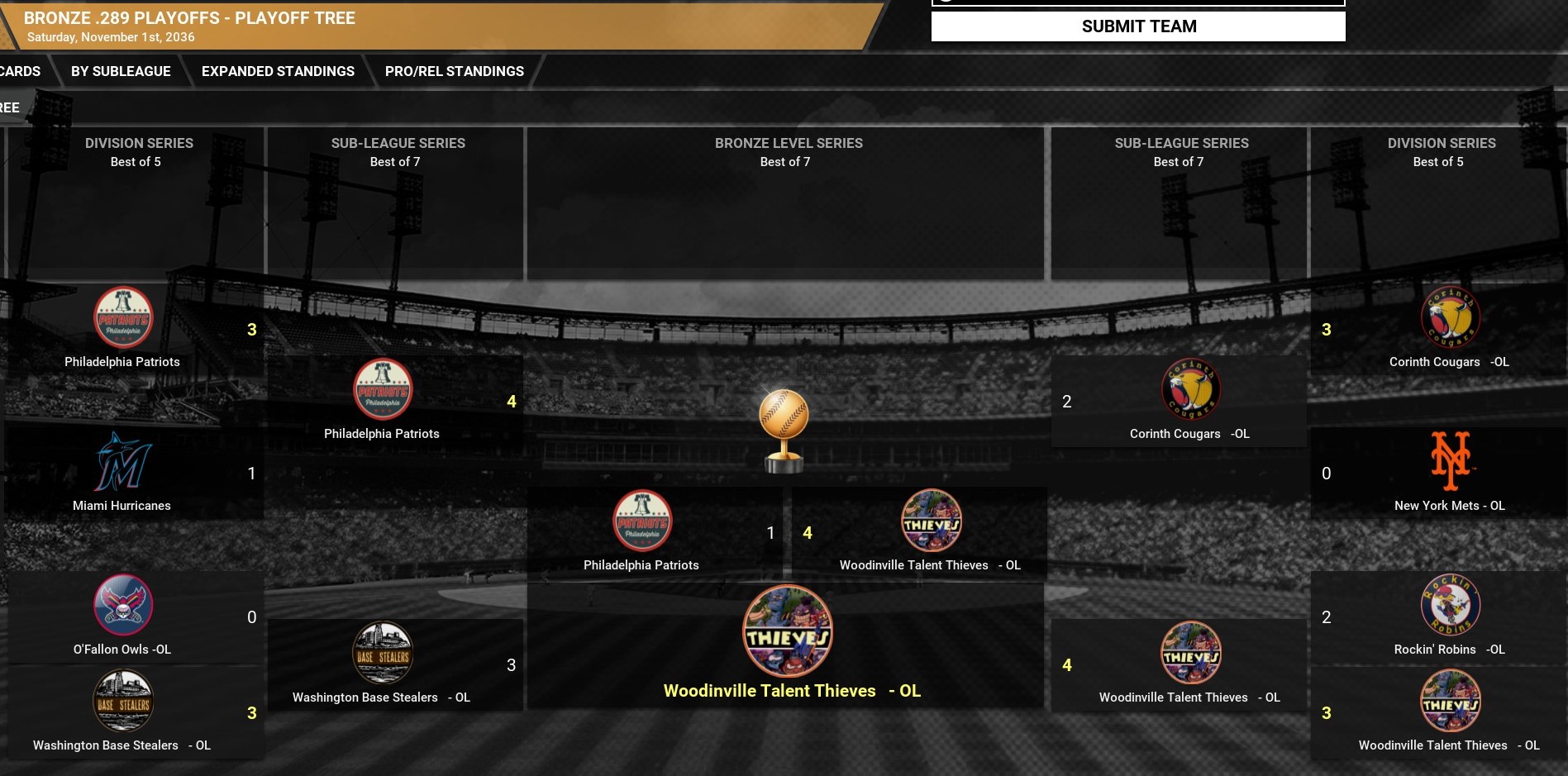This screenshot has width=1568, height=776.
Task: Open the O'Fallon Owls team entry
Action: tap(122, 649)
